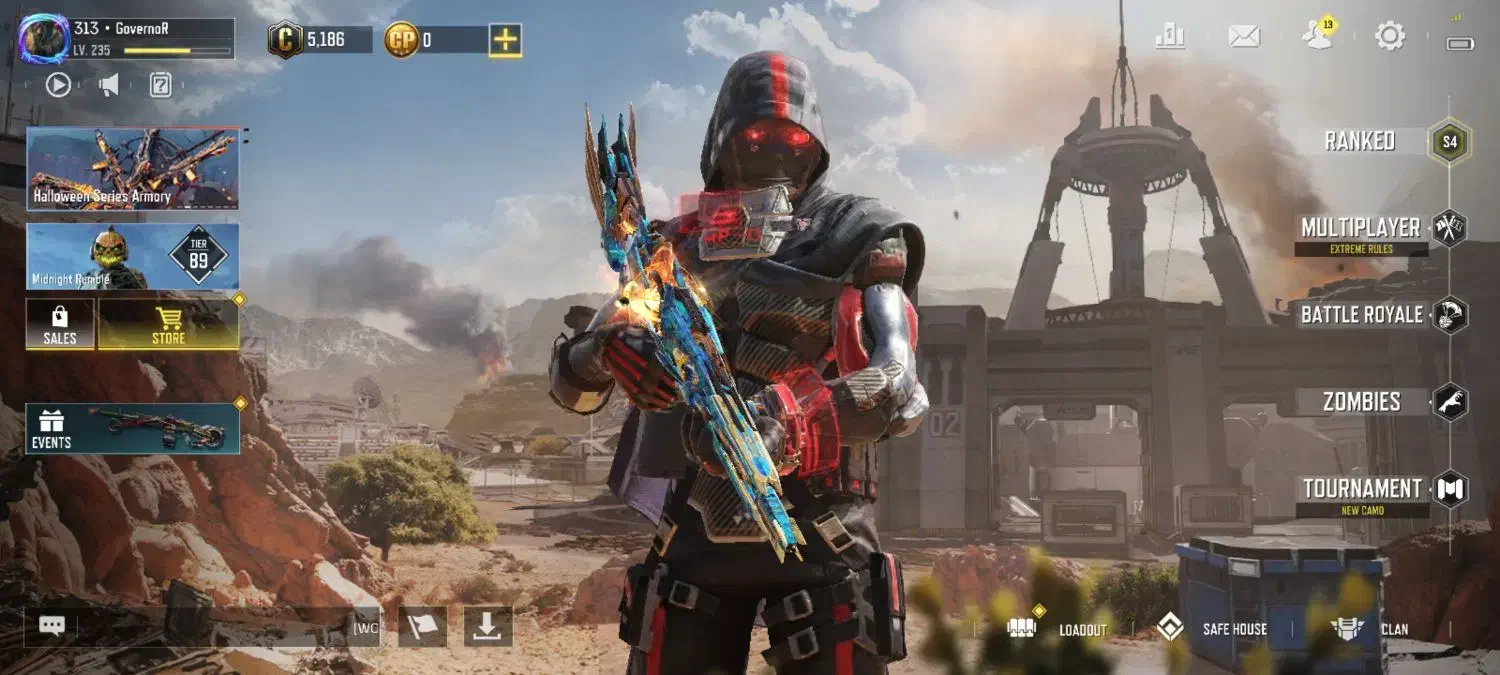Image resolution: width=1500 pixels, height=675 pixels.
Task: Go to the Store
Action: (x=168, y=324)
